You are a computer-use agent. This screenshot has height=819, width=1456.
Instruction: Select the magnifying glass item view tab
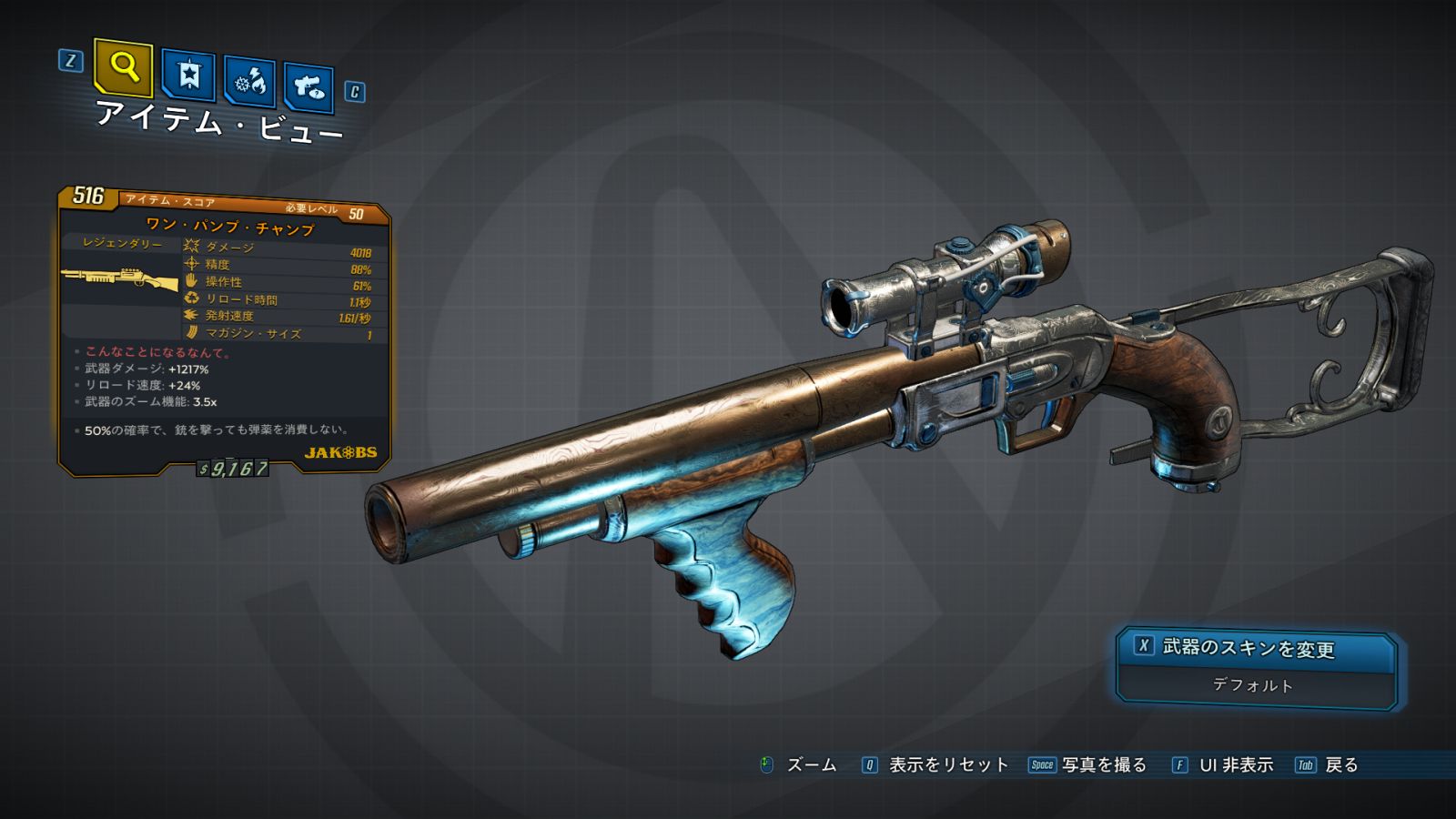123,66
